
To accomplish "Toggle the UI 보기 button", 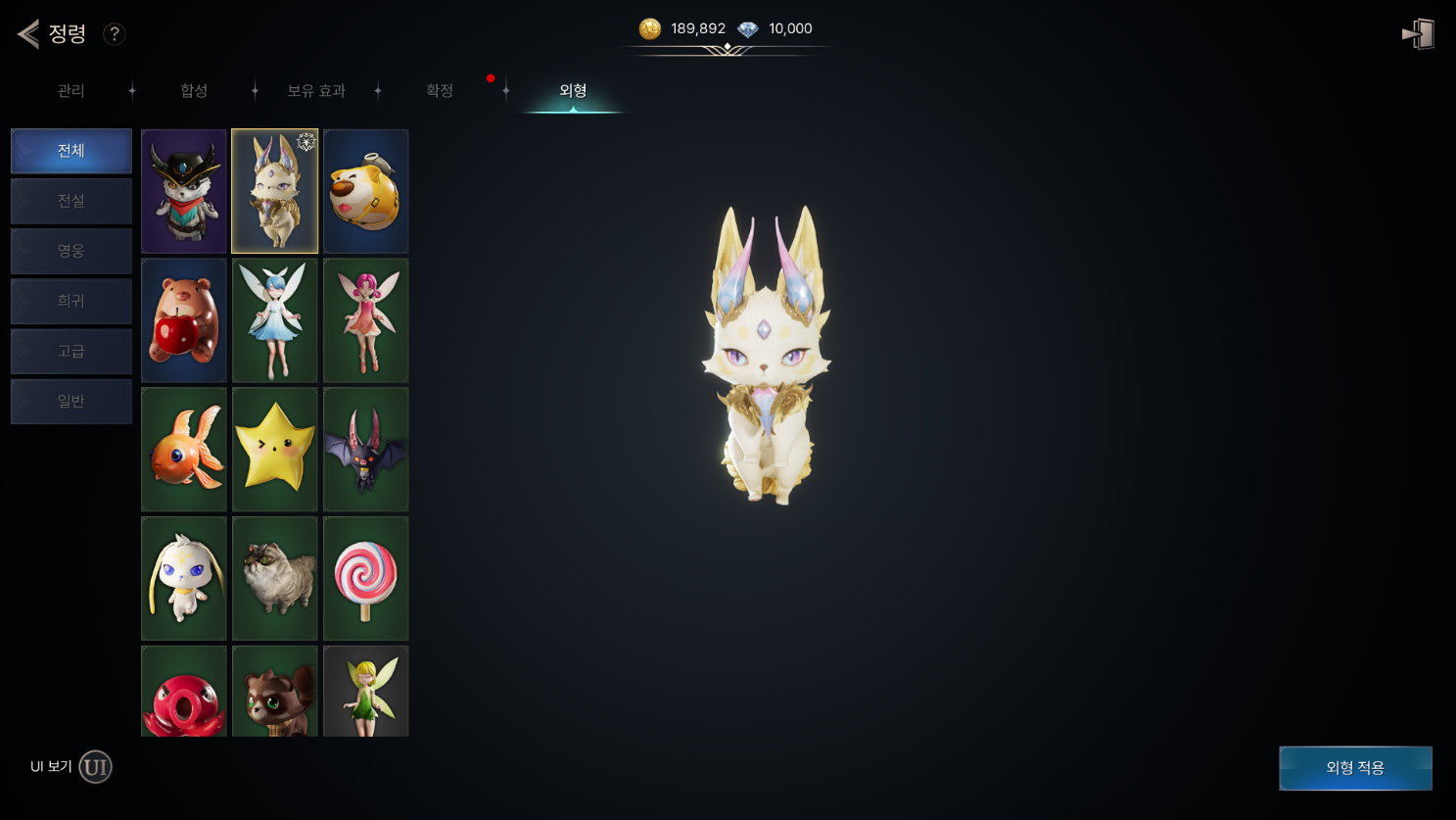I will point(95,767).
